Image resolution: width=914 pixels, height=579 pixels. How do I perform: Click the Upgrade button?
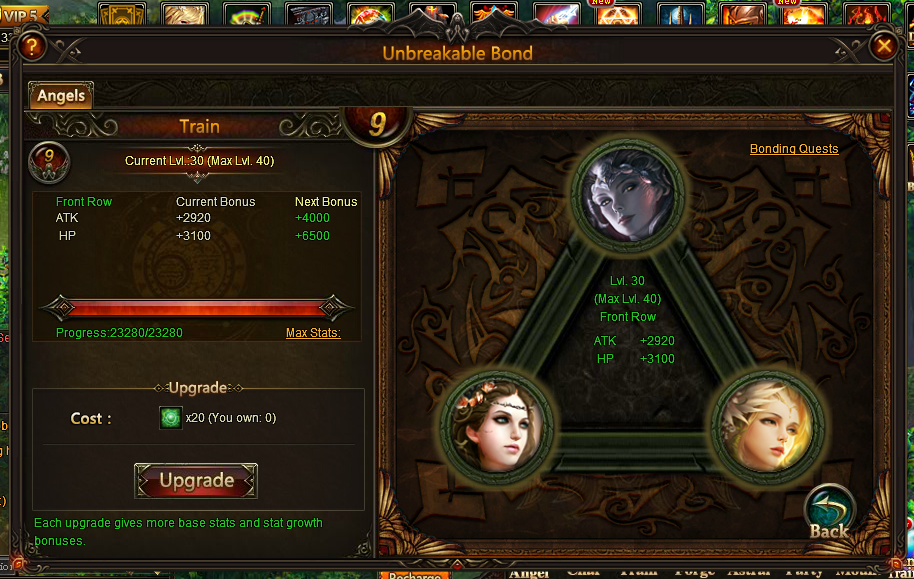pos(196,481)
